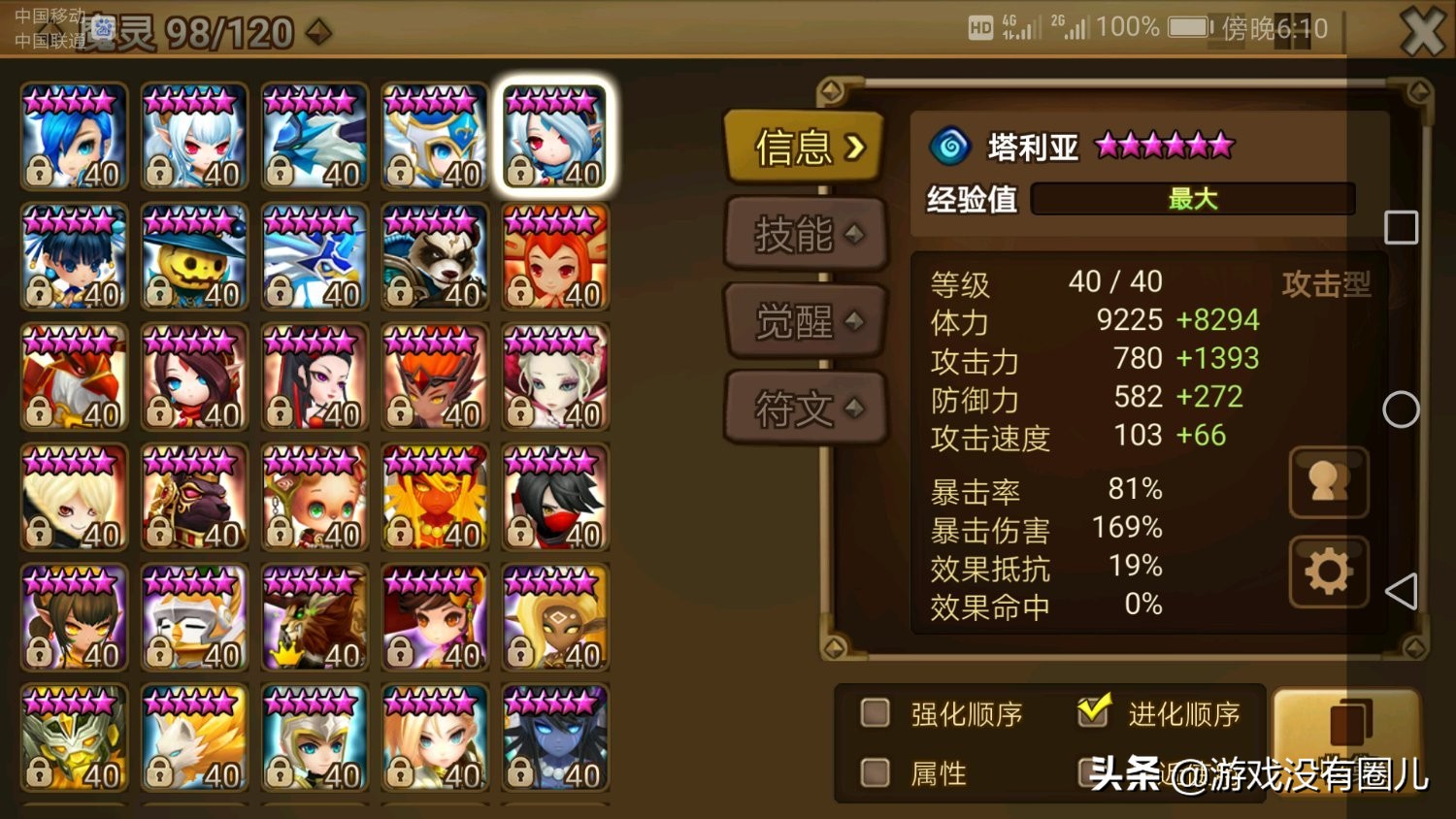
Task: Tap the Android back triangle icon
Action: [1402, 591]
